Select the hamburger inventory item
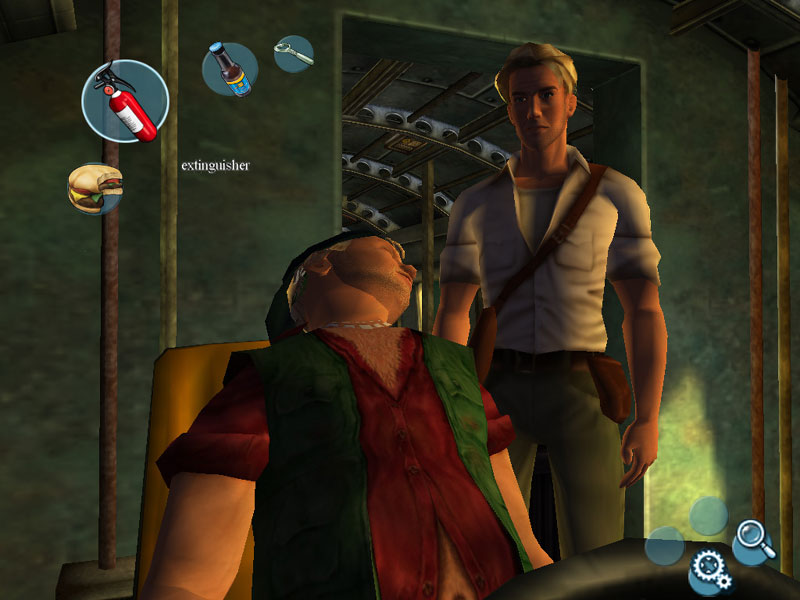 (95, 188)
